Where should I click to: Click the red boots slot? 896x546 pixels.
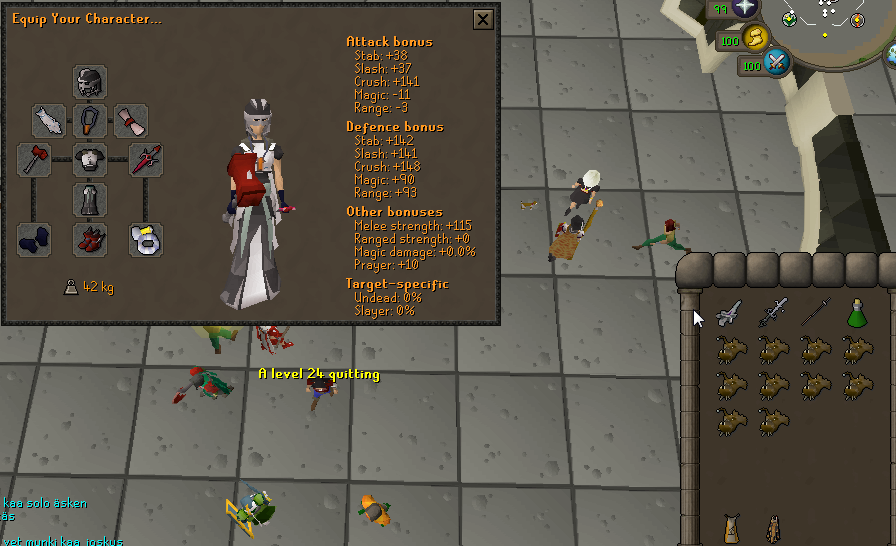click(x=90, y=240)
